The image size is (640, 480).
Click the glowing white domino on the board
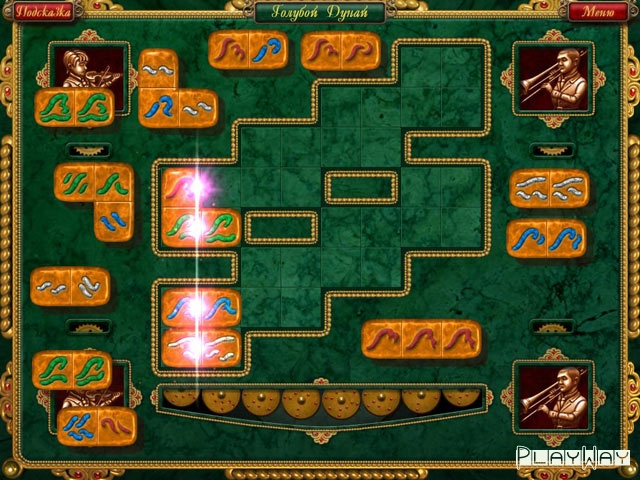point(201,348)
